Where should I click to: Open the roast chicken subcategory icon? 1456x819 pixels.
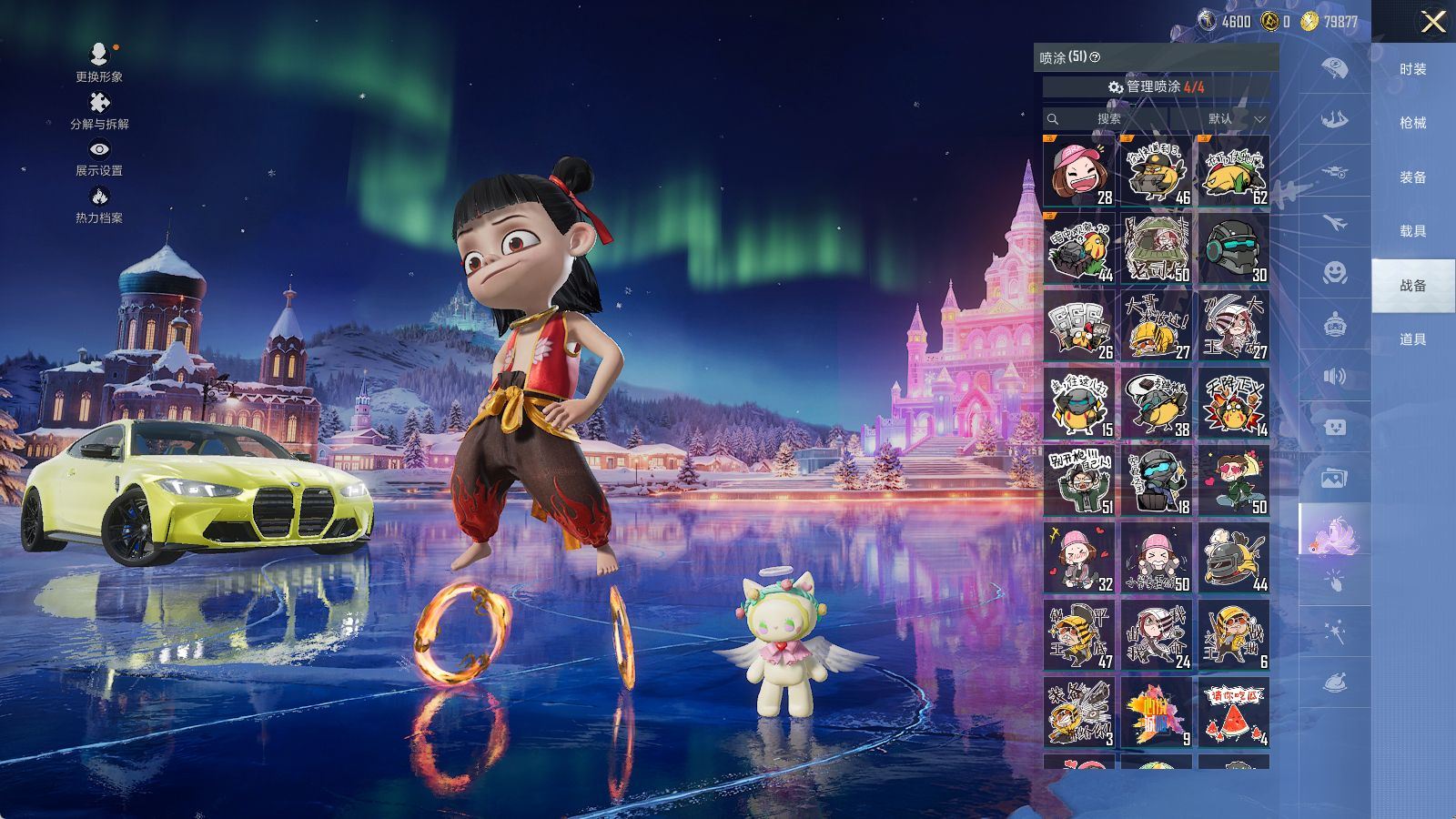pos(1334,682)
